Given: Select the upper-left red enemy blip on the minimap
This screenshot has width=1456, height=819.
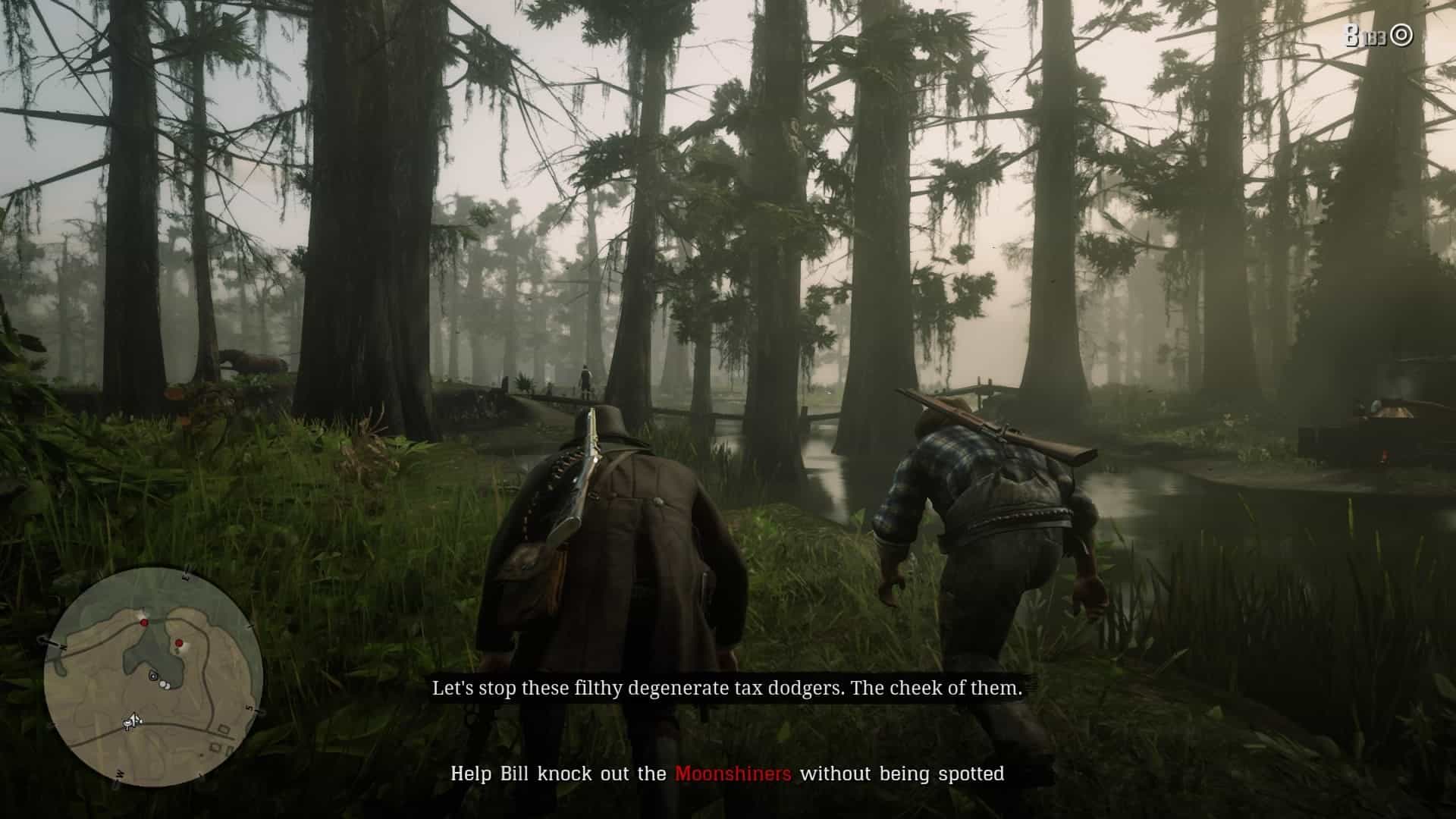Looking at the screenshot, I should pos(144,623).
